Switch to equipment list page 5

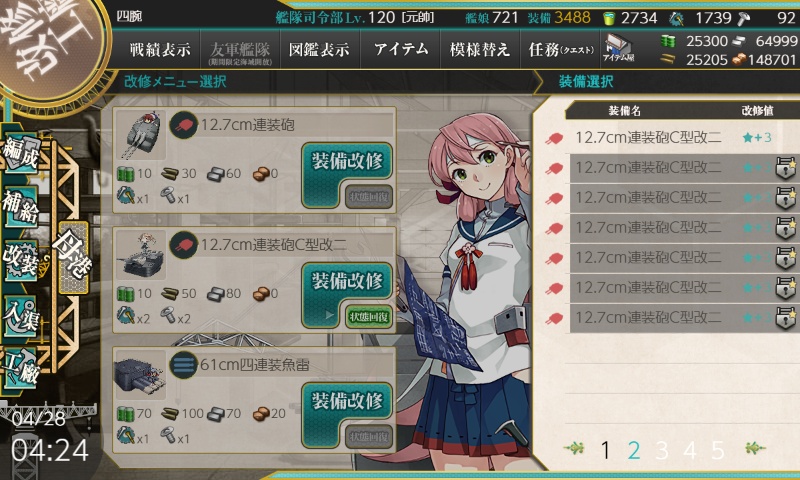(x=717, y=450)
